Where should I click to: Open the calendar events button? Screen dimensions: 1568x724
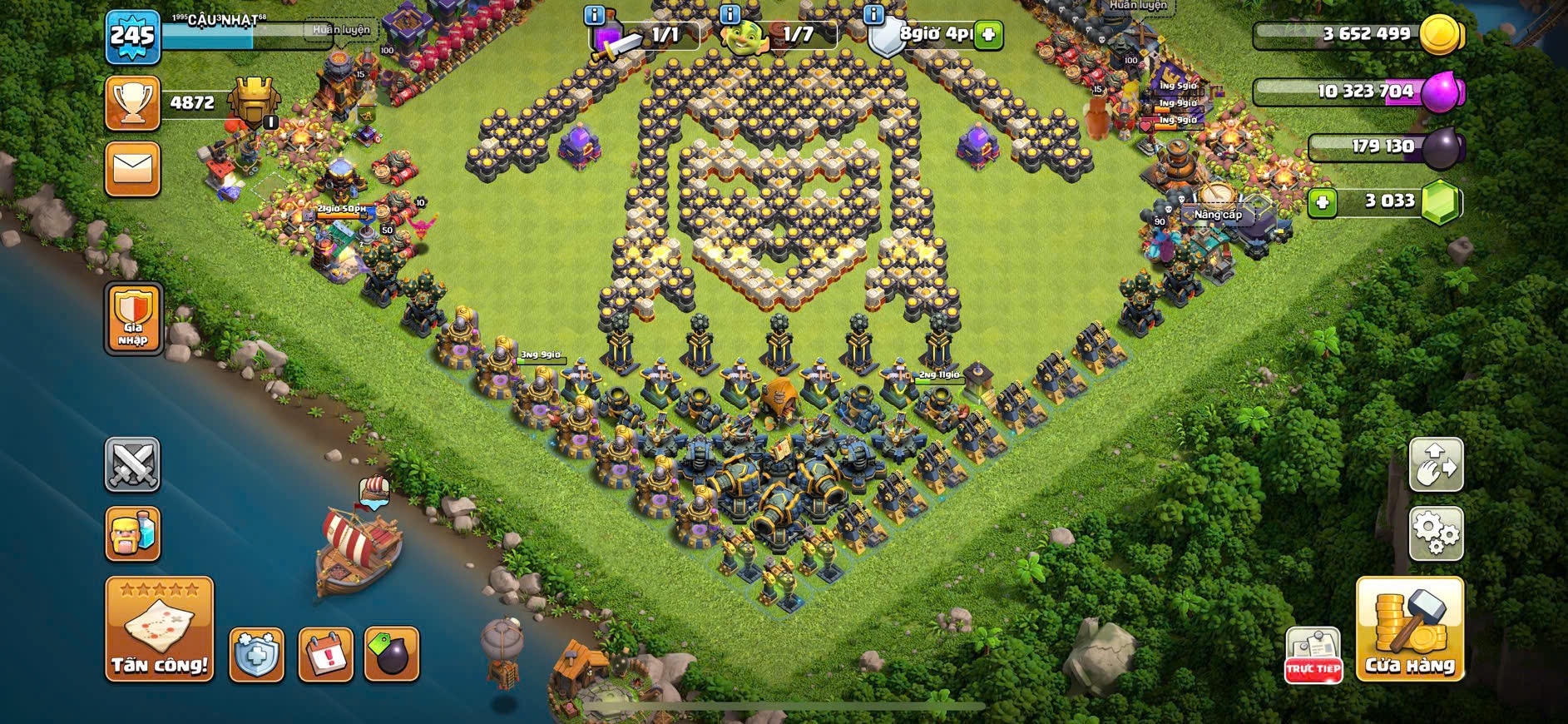click(x=325, y=655)
